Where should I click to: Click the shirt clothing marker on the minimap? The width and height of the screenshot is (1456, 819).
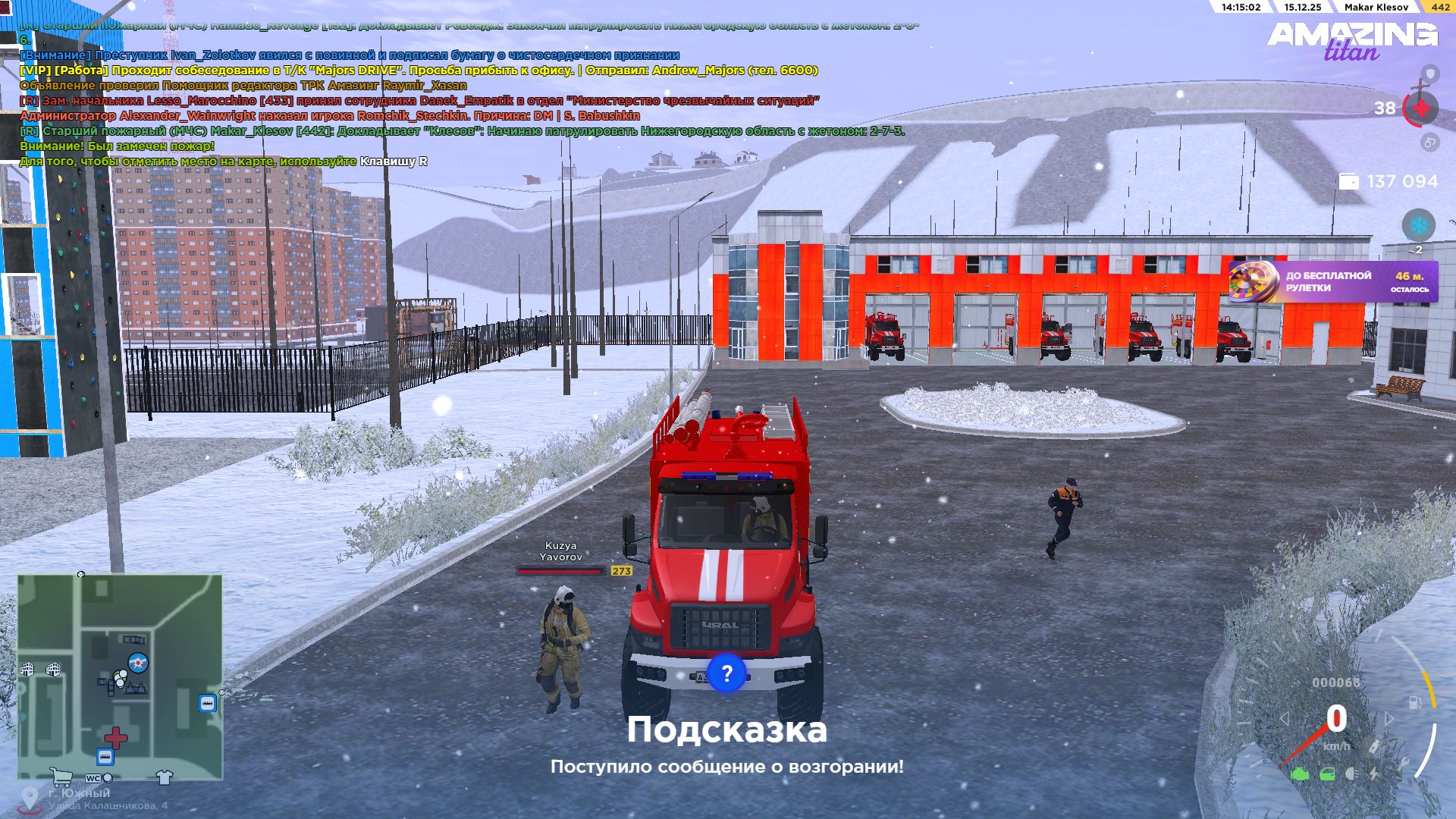[x=164, y=777]
